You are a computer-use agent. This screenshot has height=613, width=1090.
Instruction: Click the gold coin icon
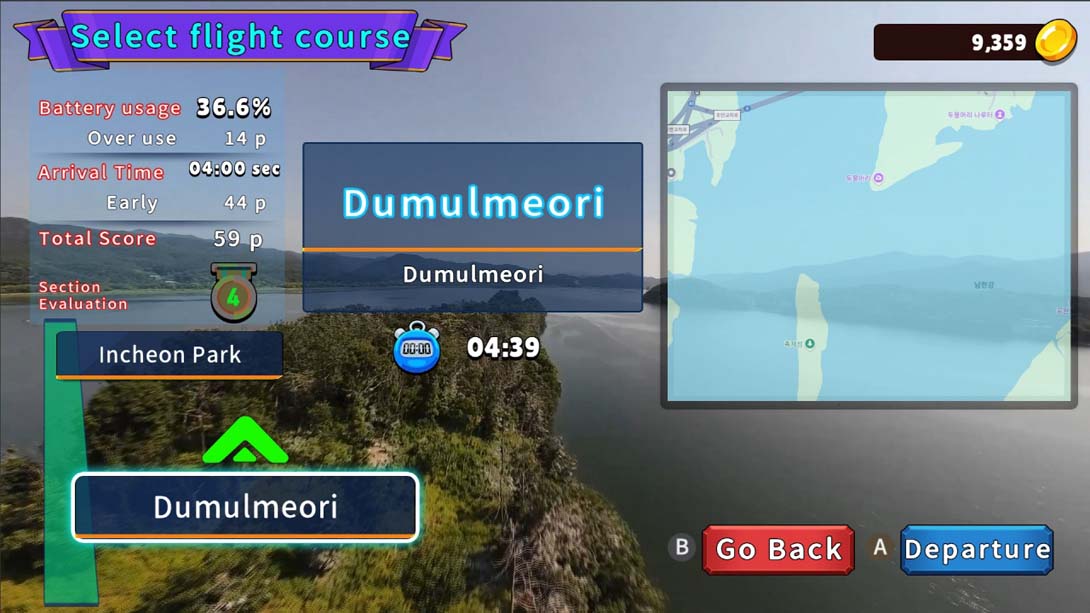pyautogui.click(x=1054, y=42)
